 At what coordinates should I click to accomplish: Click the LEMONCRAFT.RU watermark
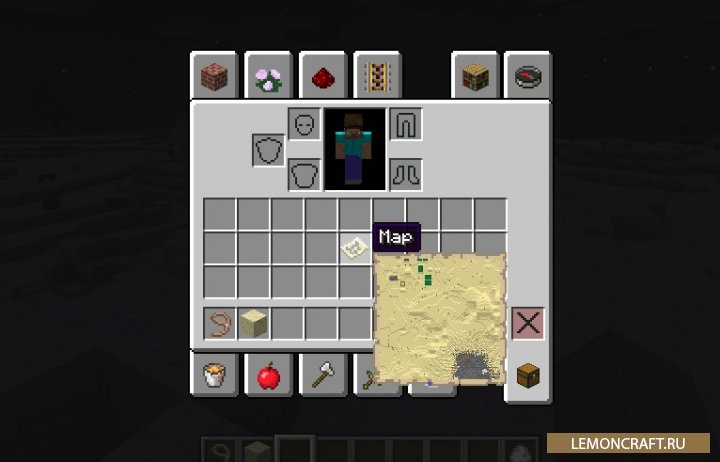click(x=632, y=441)
